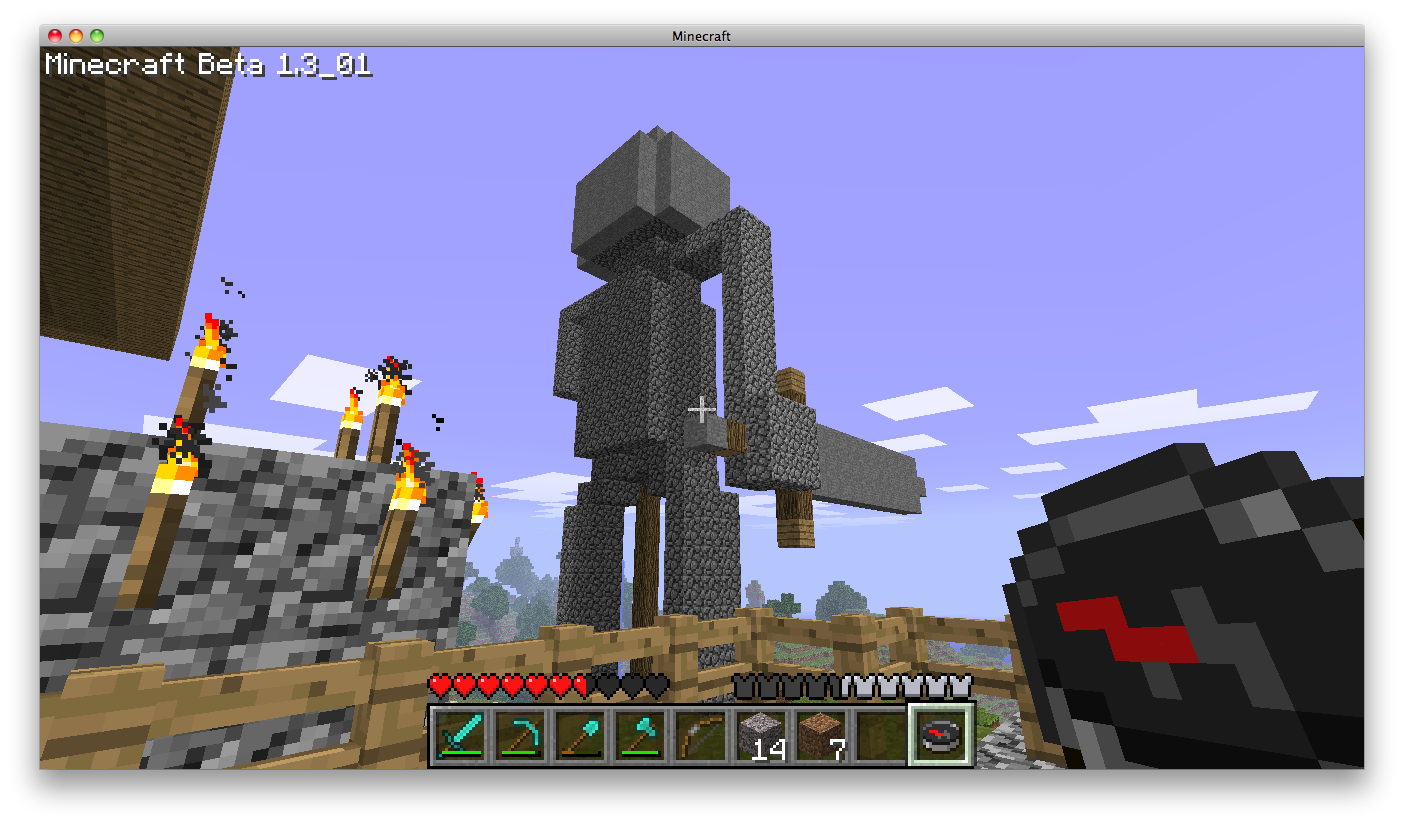Select the bow in the hotbar
This screenshot has height=824, width=1404.
tap(700, 736)
